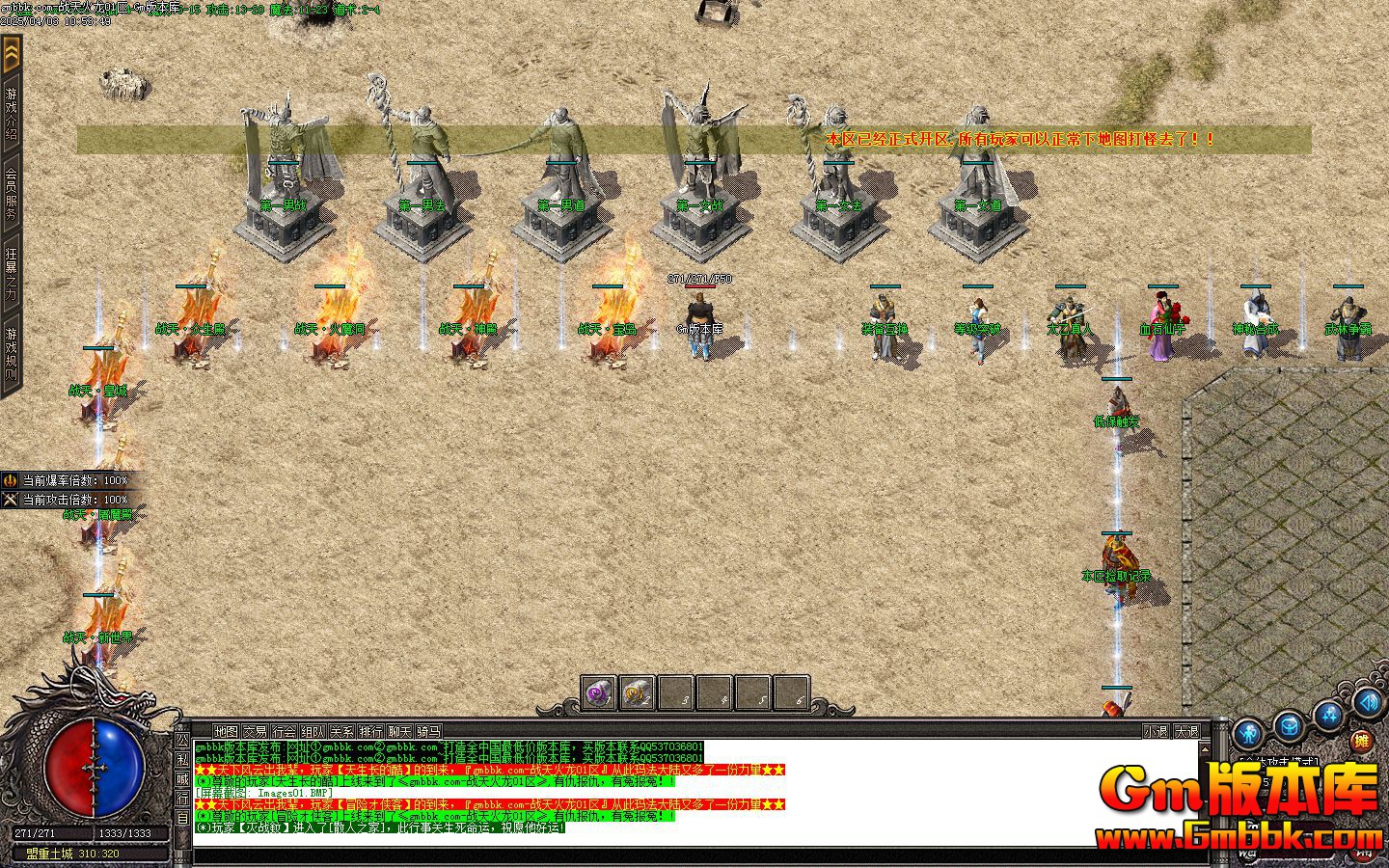
Task: Toggle the 骑马 mount button
Action: coord(428,732)
